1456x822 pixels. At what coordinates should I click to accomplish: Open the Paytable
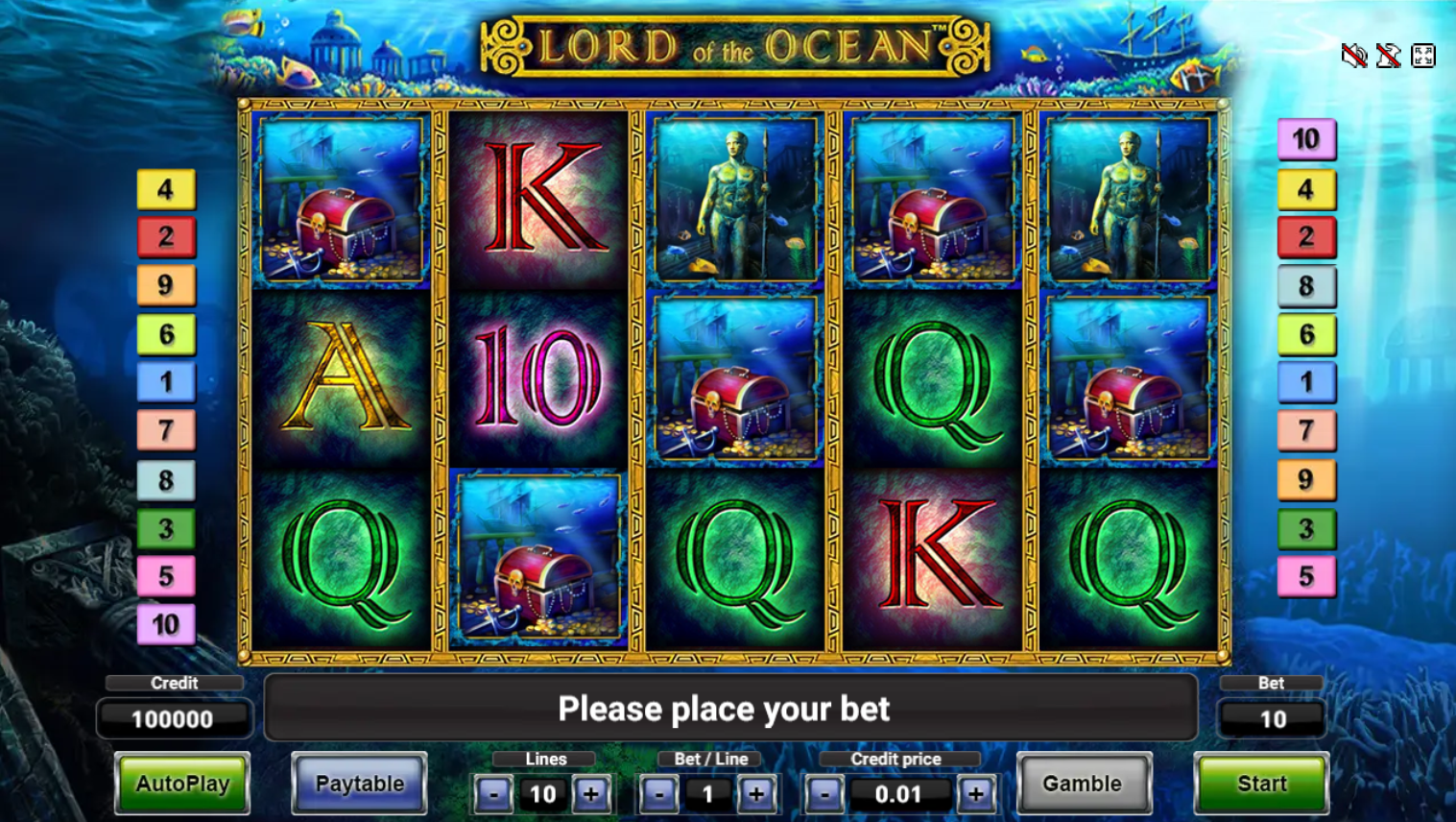(x=359, y=784)
